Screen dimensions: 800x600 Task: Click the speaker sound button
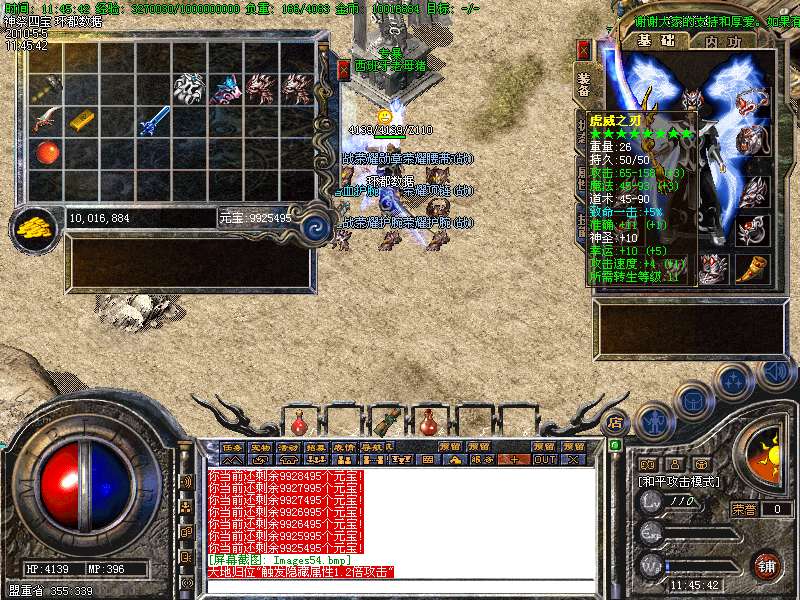[x=775, y=373]
